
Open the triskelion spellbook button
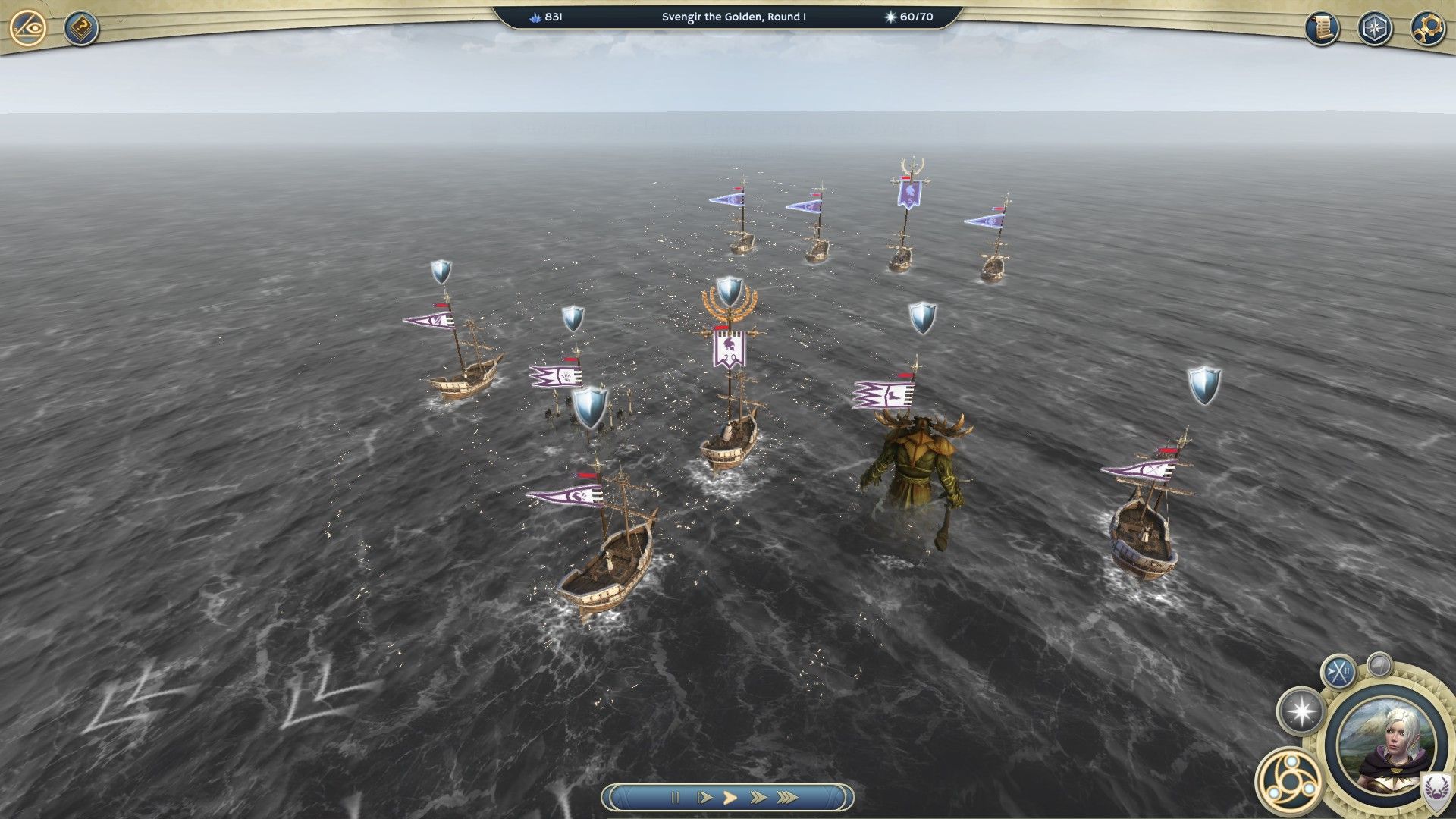[1289, 780]
